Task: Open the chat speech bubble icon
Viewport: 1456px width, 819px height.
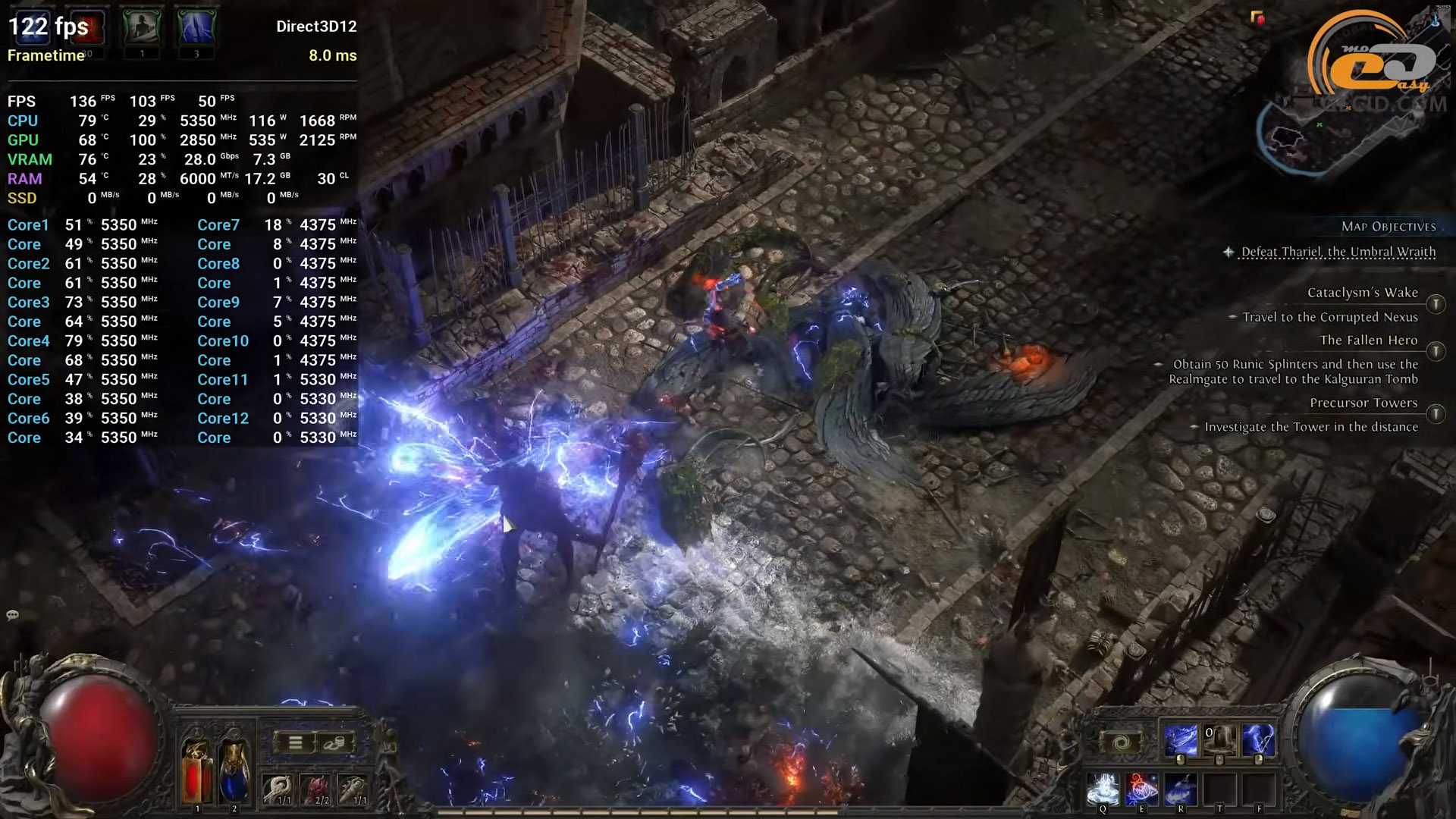Action: coord(12,615)
